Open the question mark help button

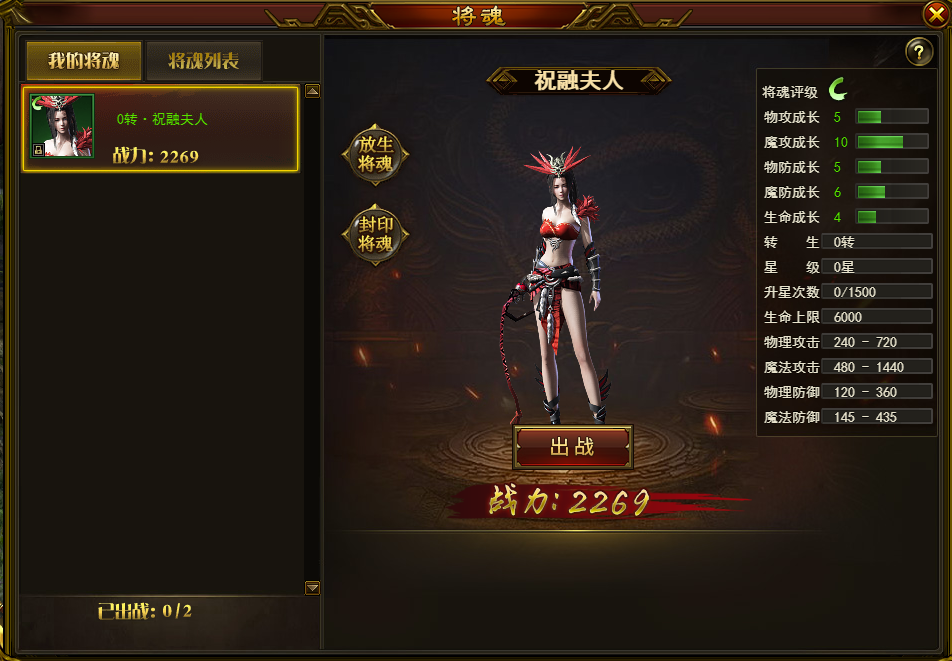(x=918, y=53)
